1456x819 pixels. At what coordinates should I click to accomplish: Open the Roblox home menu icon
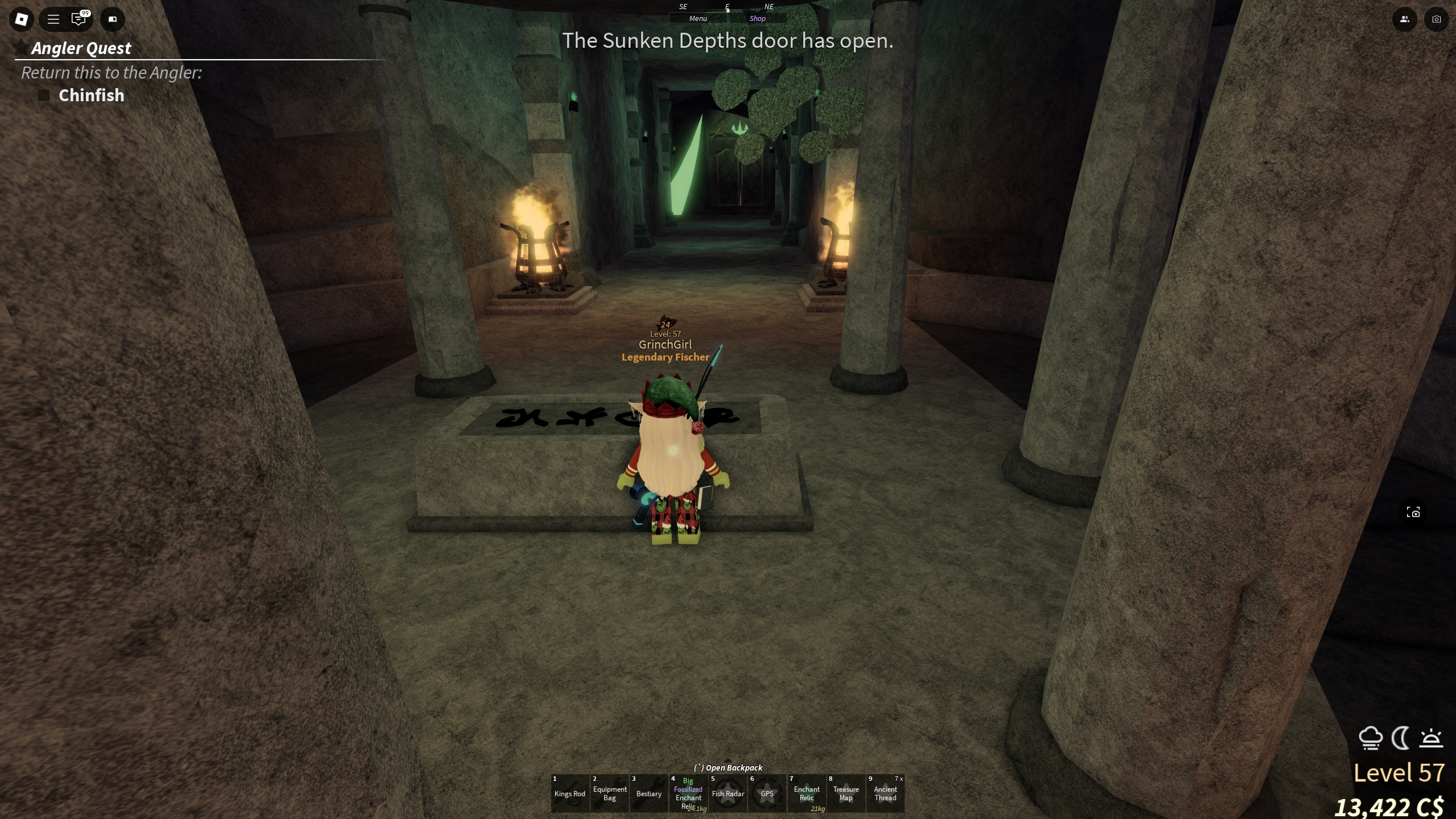[22, 19]
